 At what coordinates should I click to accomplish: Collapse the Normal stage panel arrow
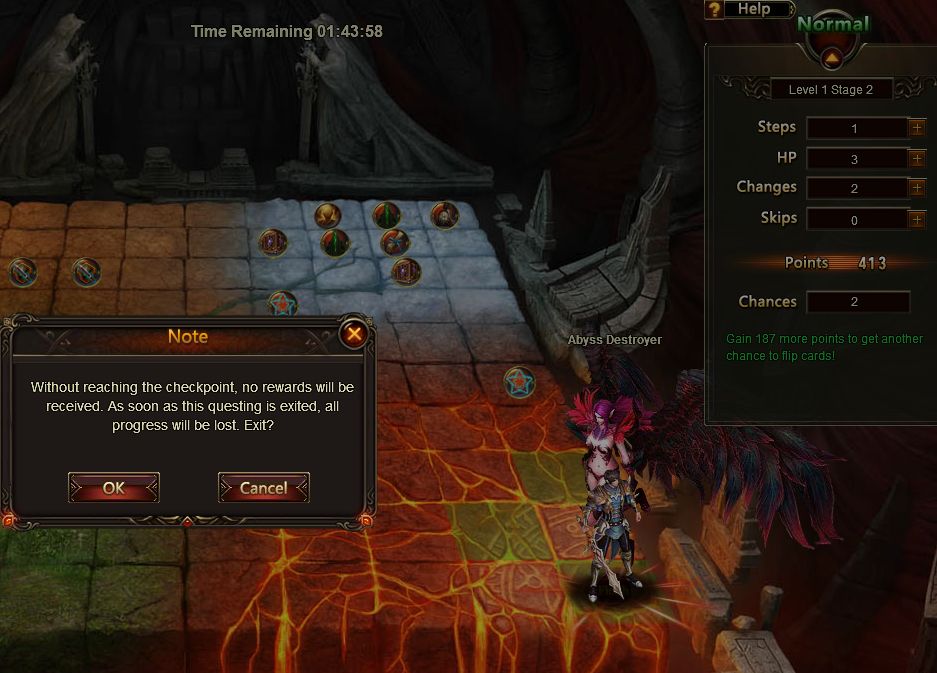point(832,57)
